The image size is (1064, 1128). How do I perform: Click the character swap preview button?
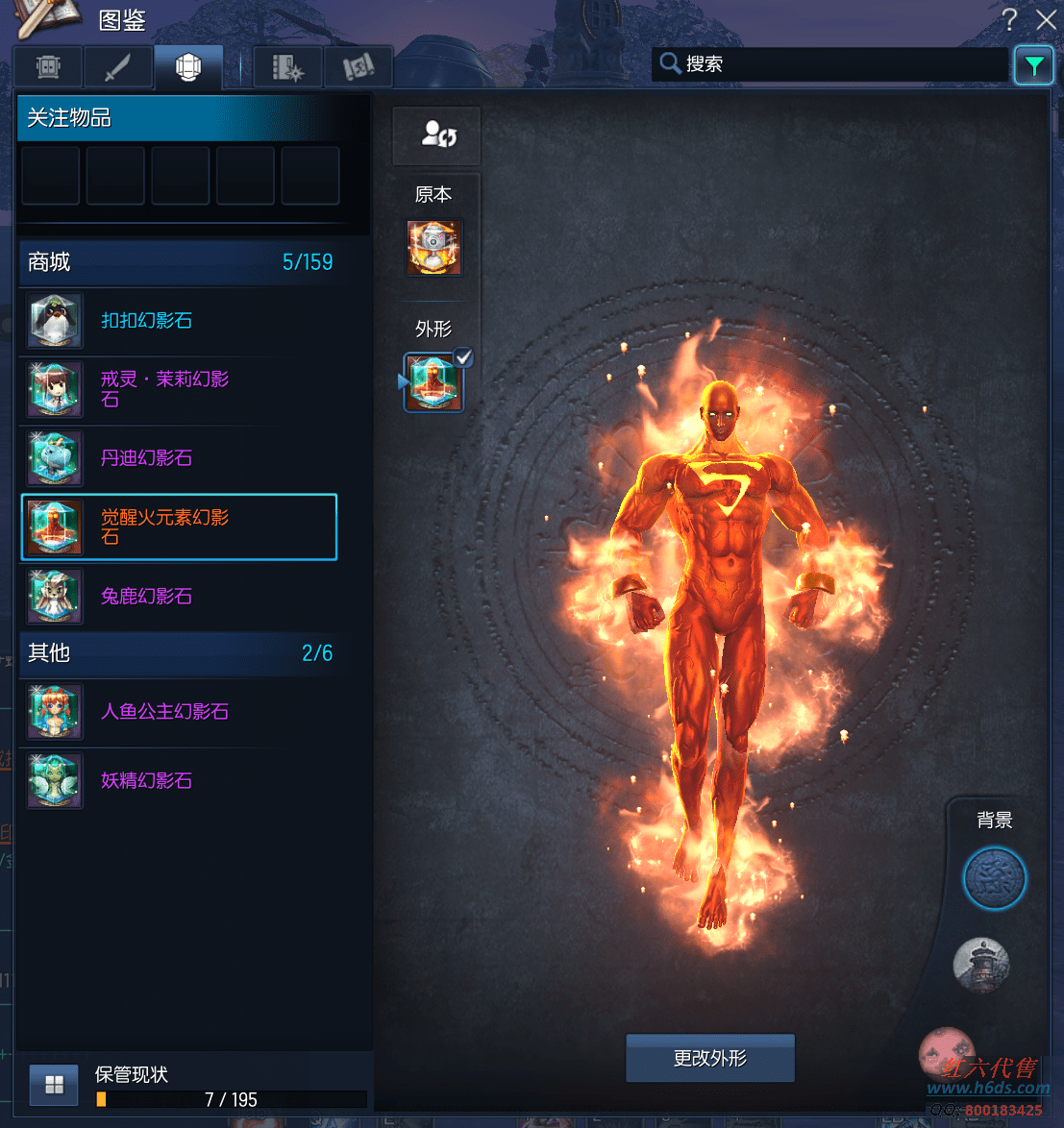pos(437,135)
